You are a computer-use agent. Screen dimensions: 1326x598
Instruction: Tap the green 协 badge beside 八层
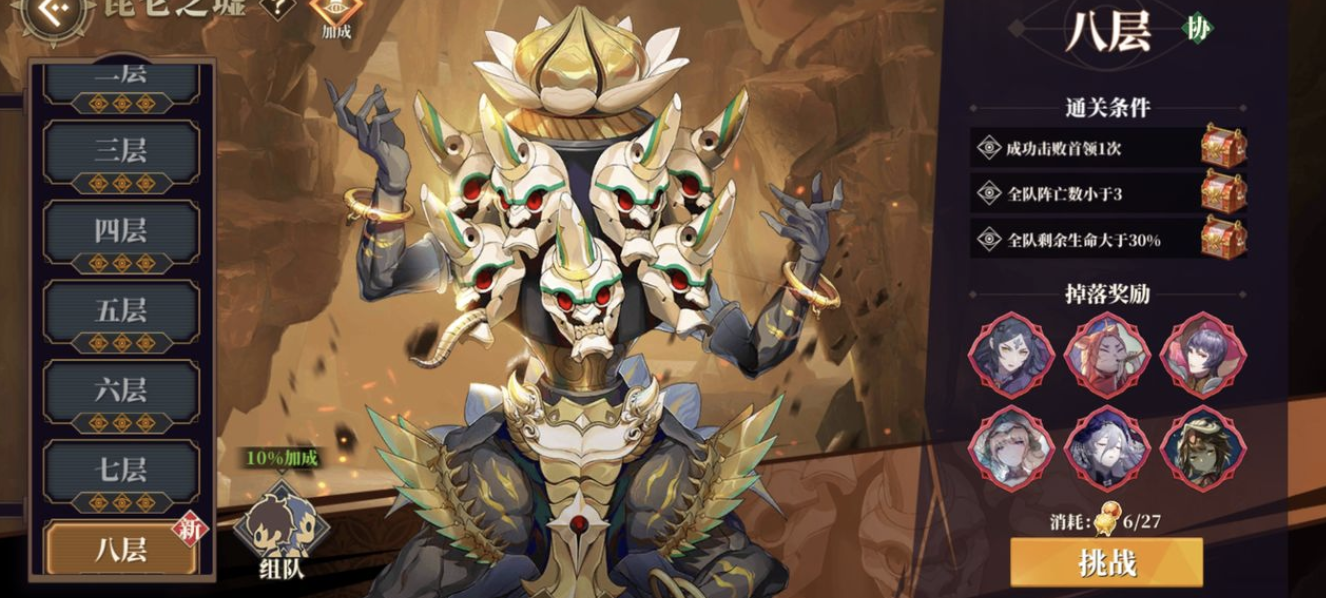tap(1195, 29)
